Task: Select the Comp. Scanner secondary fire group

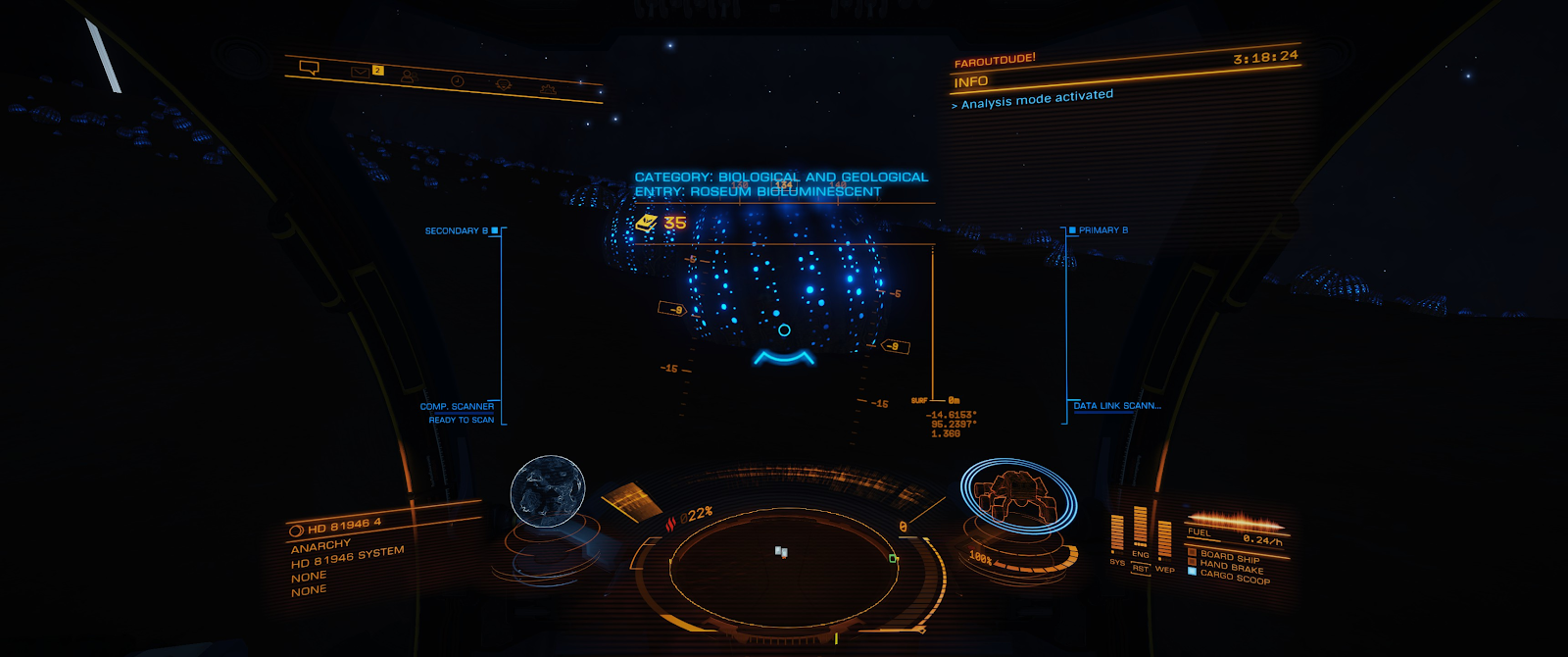Action: (458, 407)
